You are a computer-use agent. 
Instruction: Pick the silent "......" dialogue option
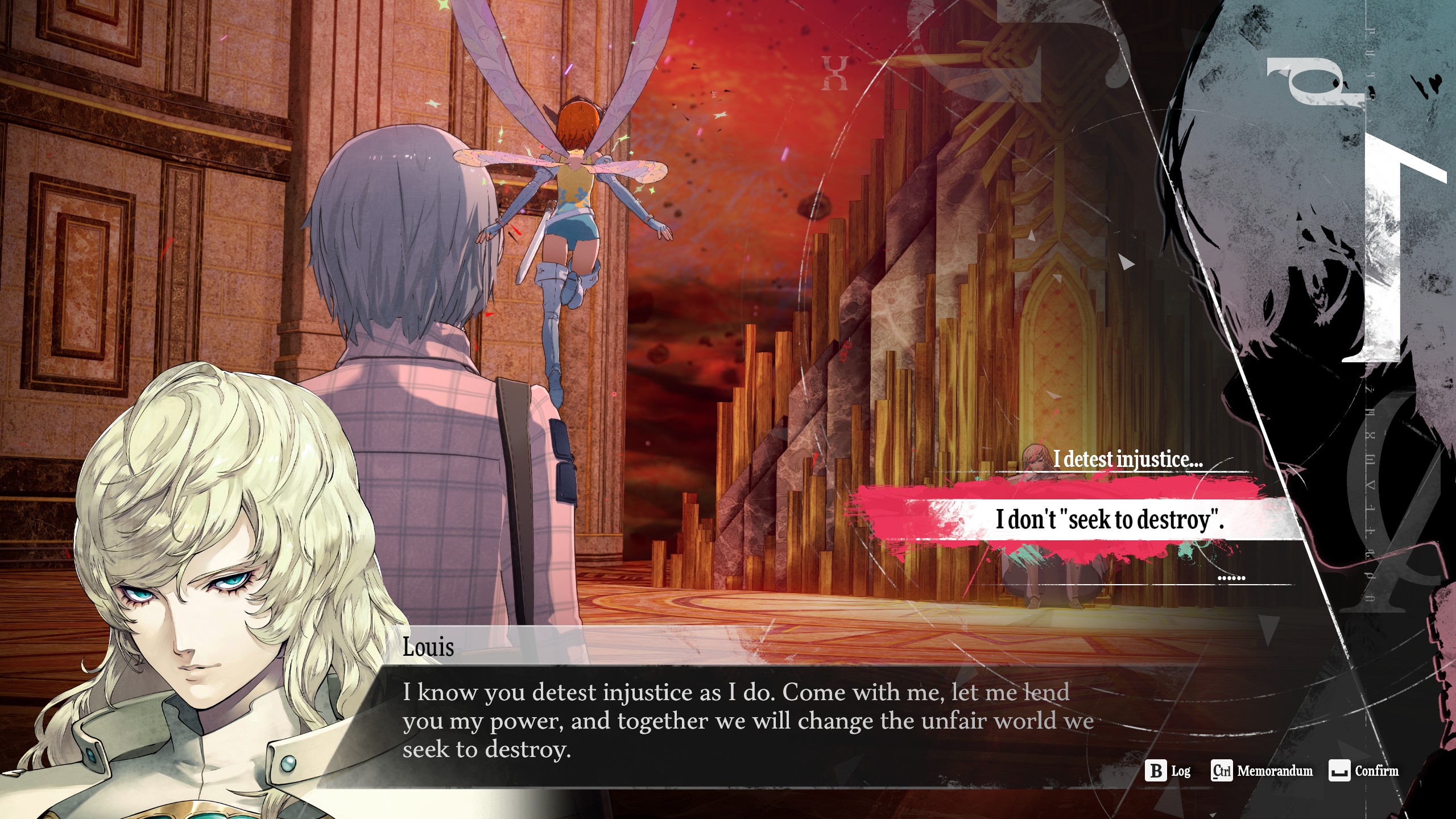[x=1231, y=578]
